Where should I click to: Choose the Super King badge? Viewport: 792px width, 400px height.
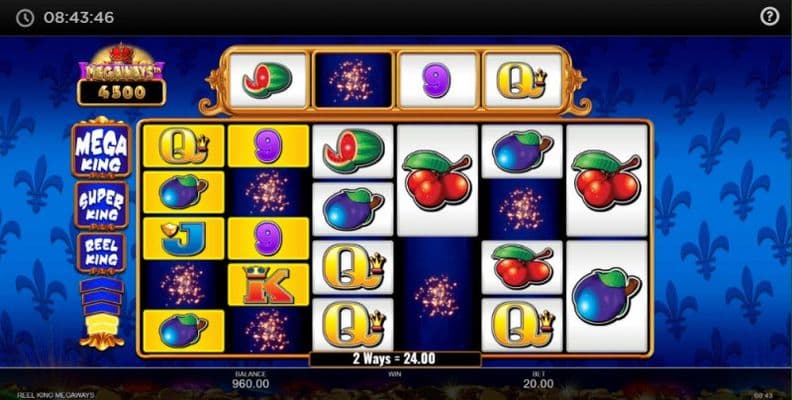pos(101,205)
